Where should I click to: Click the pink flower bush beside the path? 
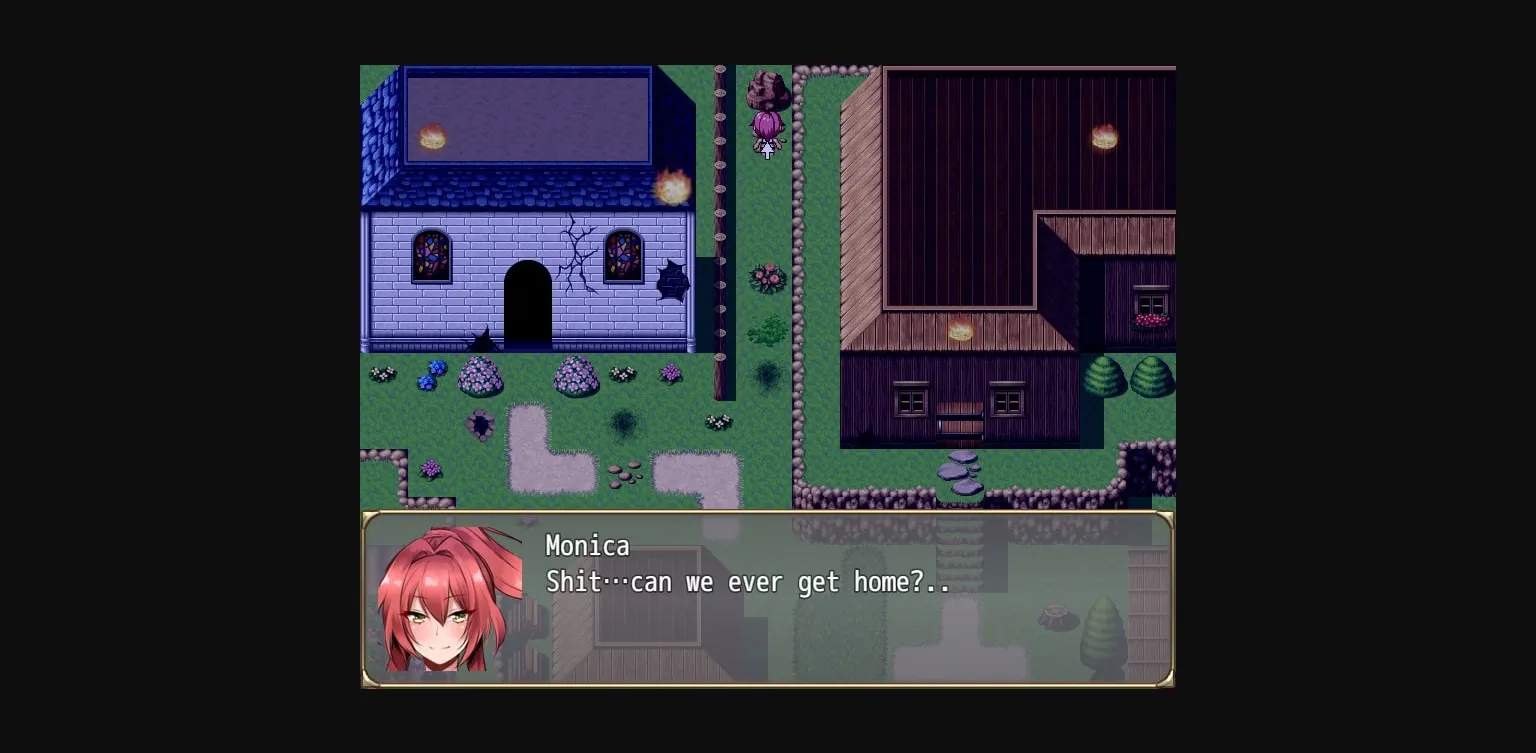[767, 277]
